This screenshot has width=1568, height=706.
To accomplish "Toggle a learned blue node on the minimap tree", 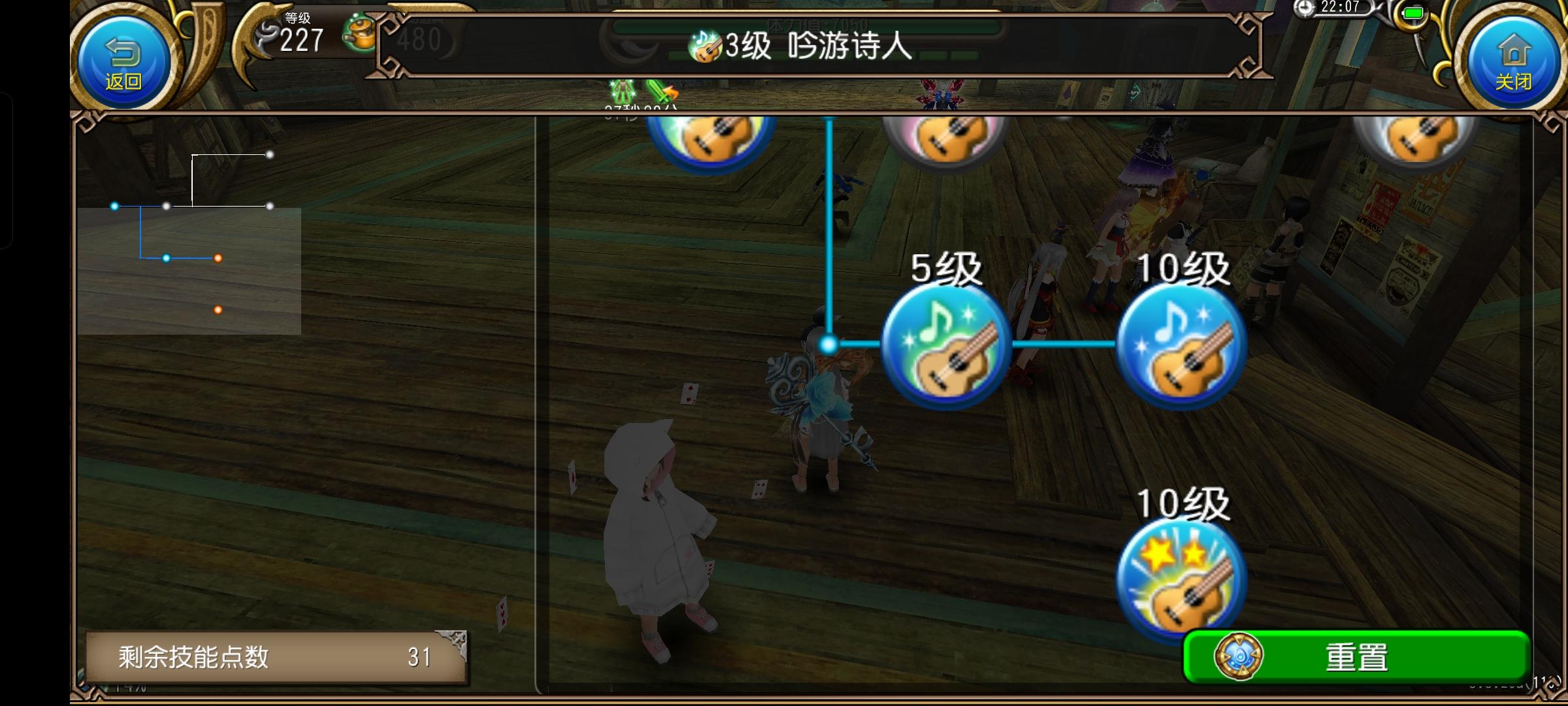I will (x=166, y=258).
